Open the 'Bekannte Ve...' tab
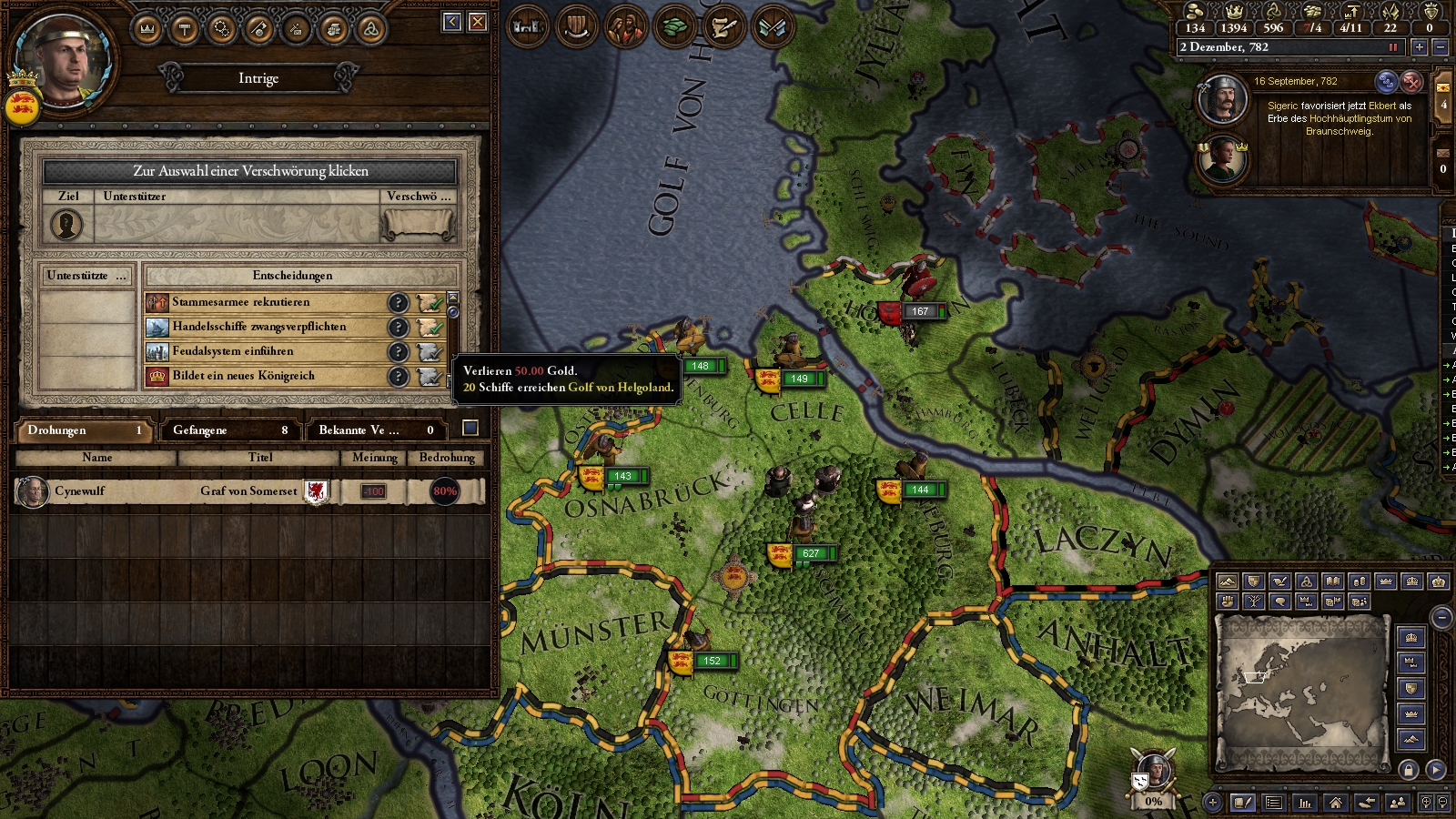The height and width of the screenshot is (819, 1456). tap(375, 430)
